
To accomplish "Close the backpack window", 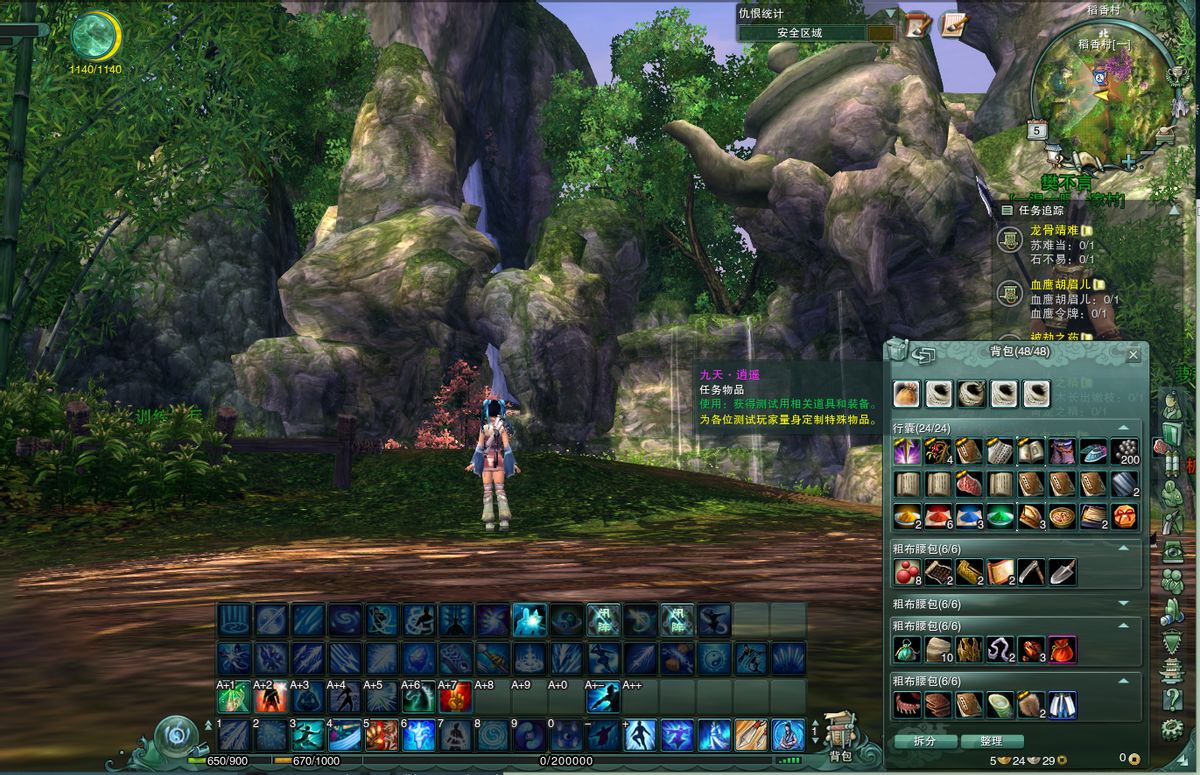I will click(1133, 355).
